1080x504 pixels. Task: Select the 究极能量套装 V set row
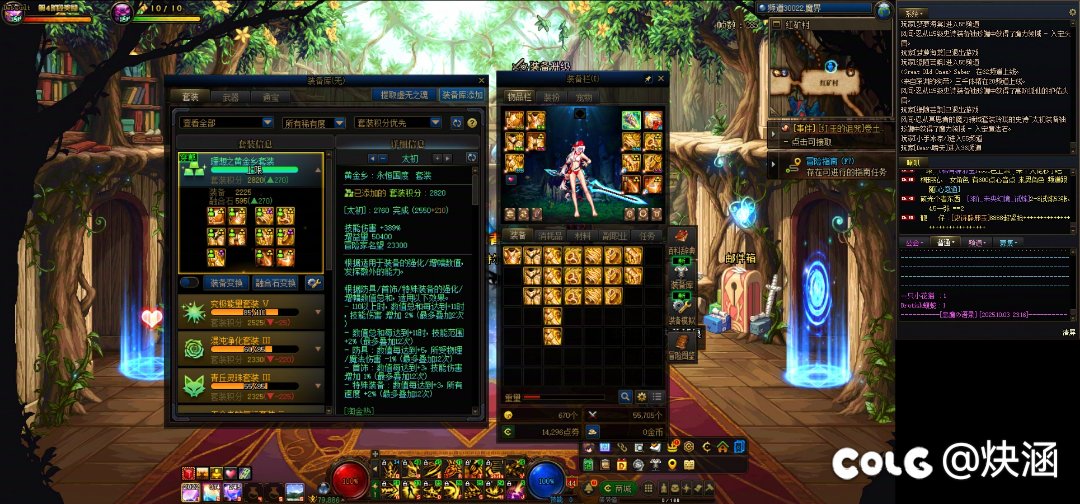tap(250, 313)
